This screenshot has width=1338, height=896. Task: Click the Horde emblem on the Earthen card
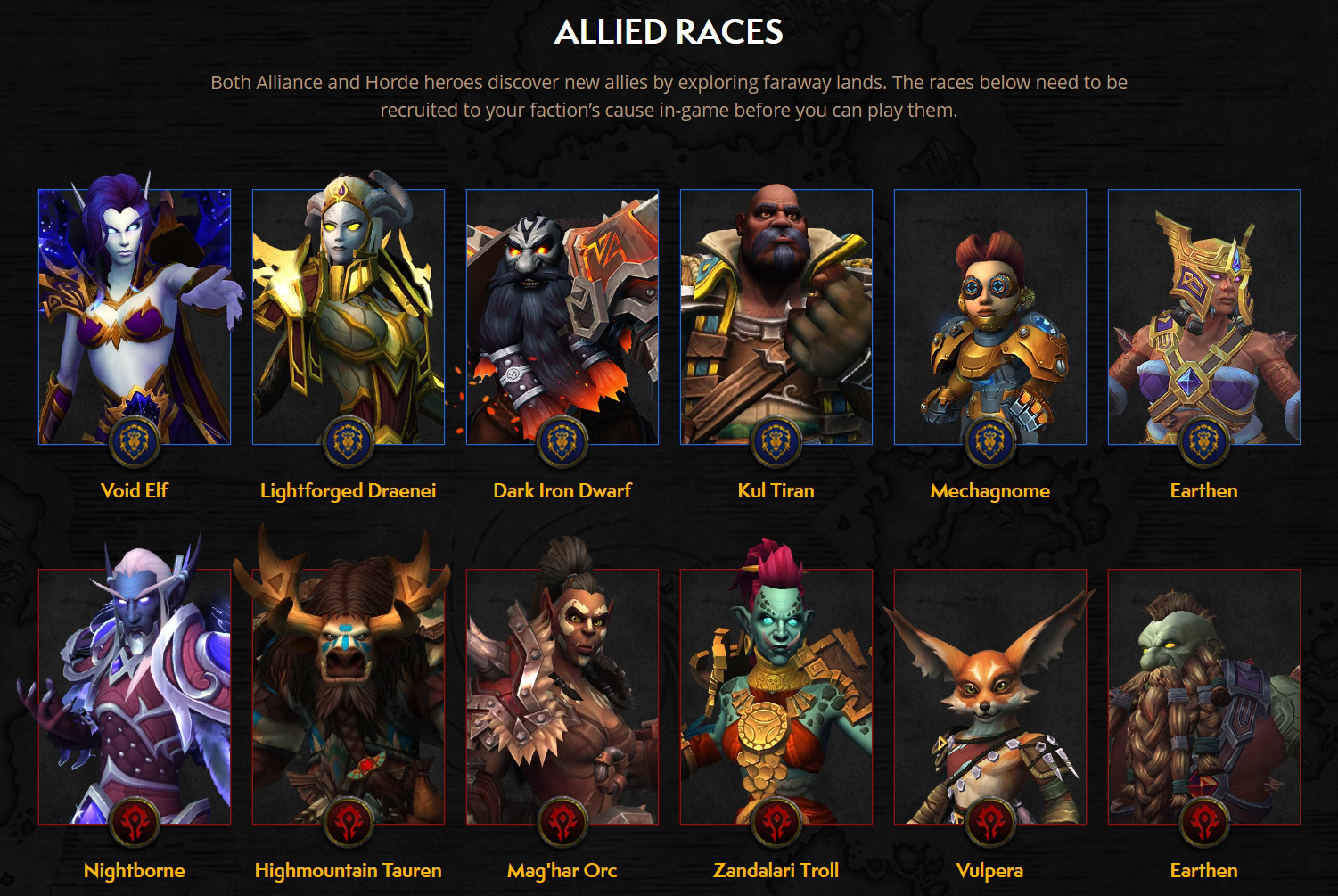[x=1204, y=823]
